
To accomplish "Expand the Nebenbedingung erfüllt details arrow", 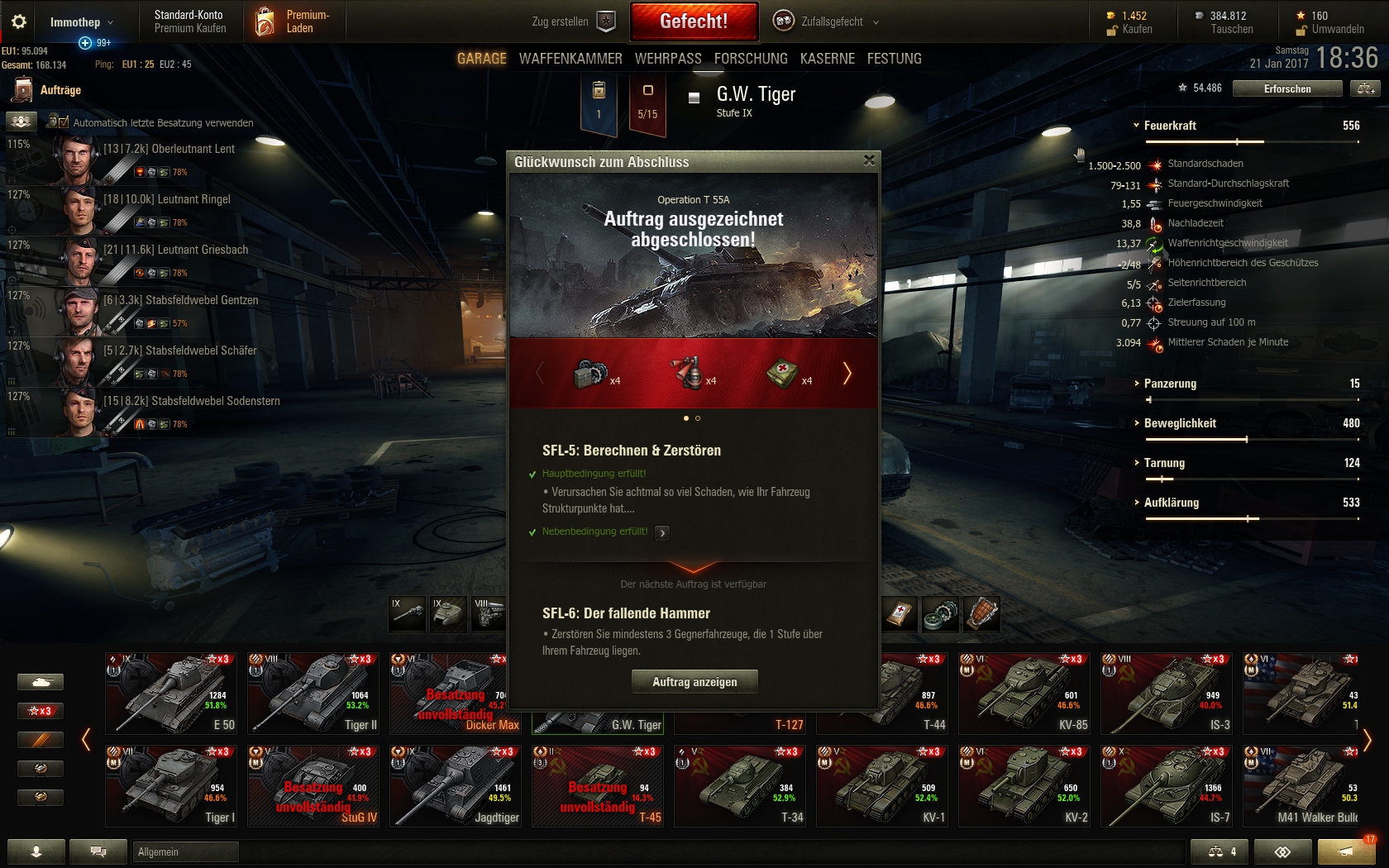I will pyautogui.click(x=662, y=533).
